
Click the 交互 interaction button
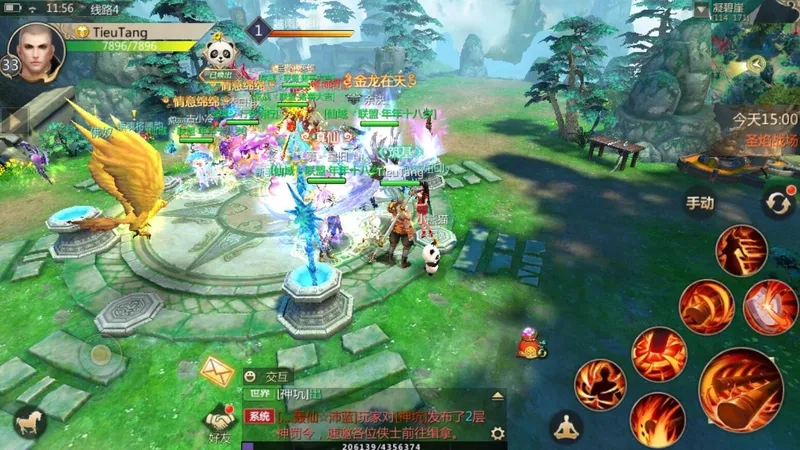point(268,376)
